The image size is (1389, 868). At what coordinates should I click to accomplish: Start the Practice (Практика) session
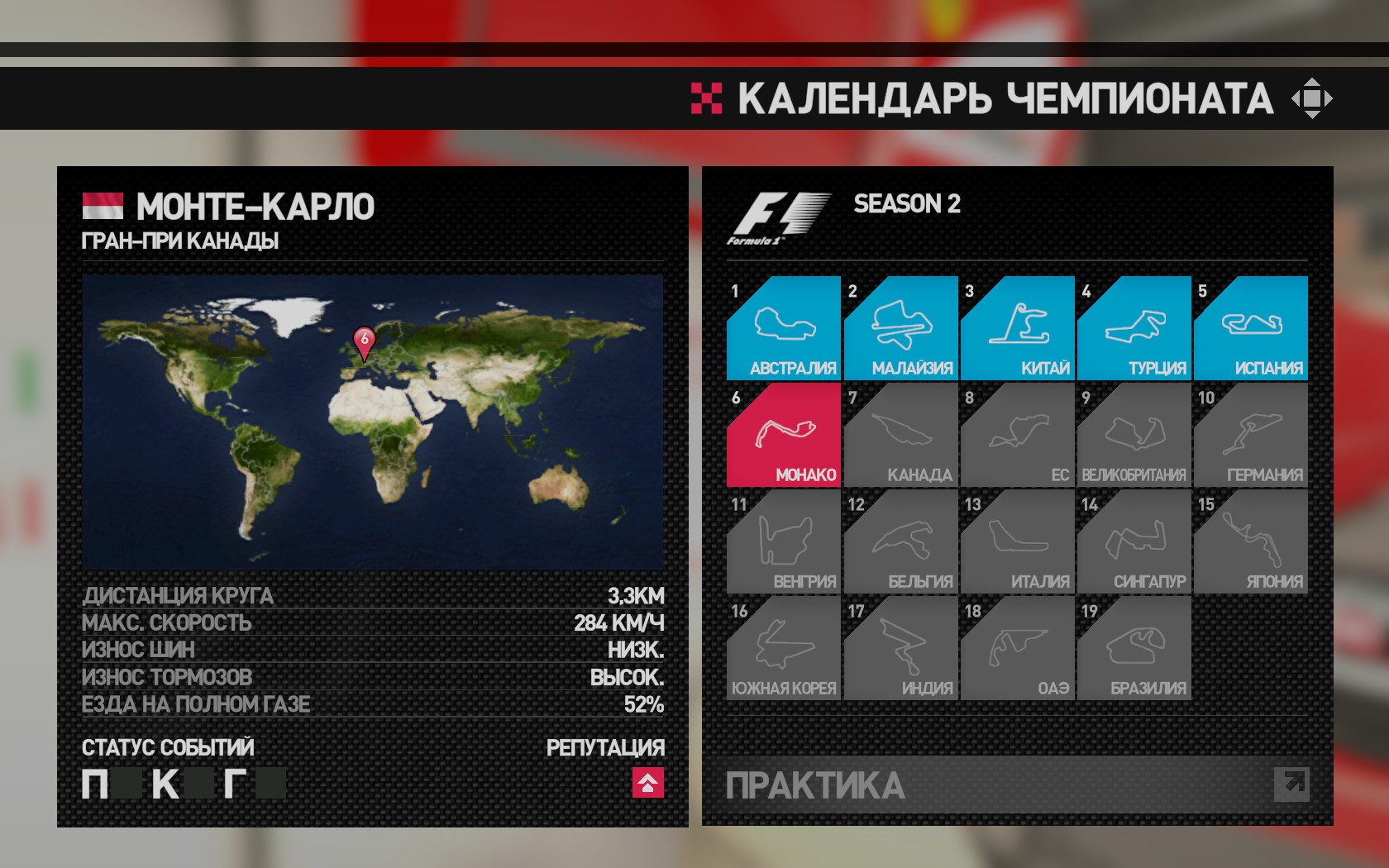pyautogui.click(x=1017, y=785)
